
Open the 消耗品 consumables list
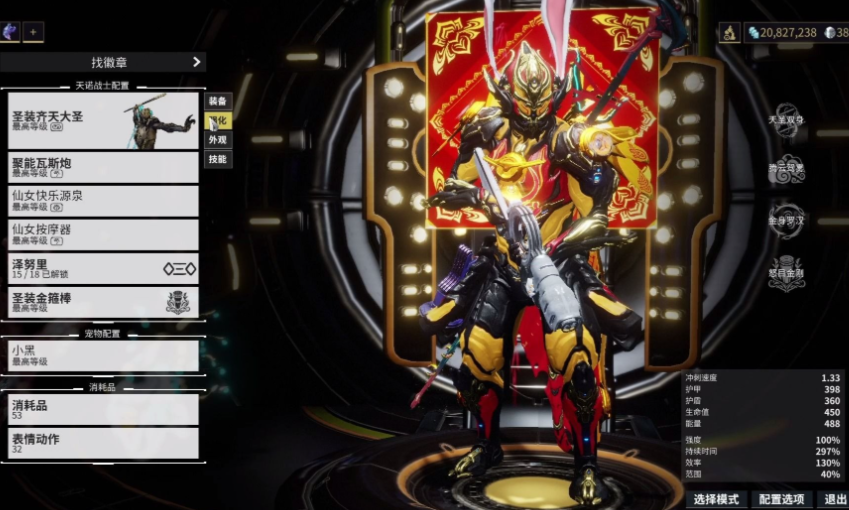coord(103,409)
